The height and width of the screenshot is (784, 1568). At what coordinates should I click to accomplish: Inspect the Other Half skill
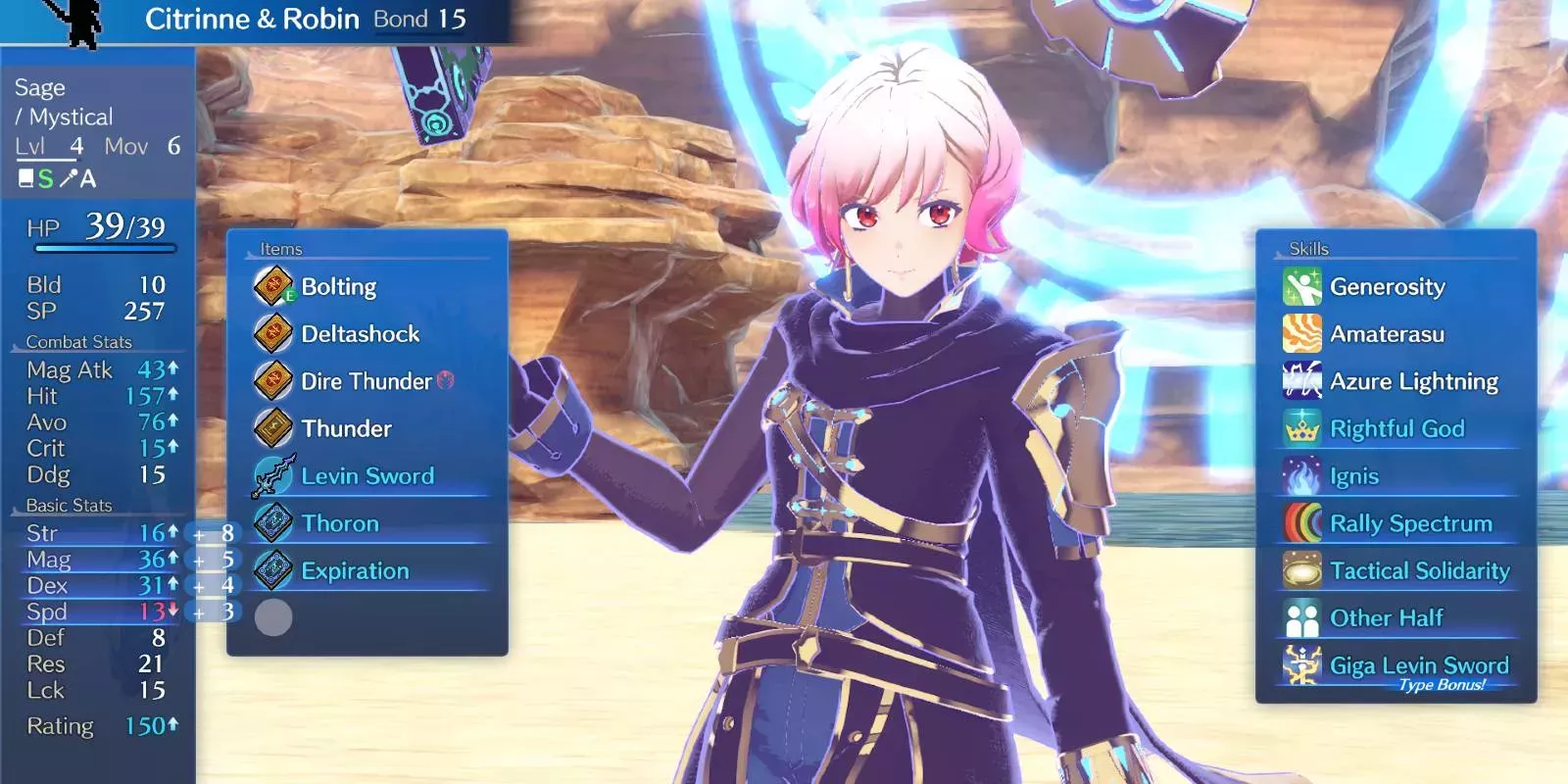click(1386, 618)
